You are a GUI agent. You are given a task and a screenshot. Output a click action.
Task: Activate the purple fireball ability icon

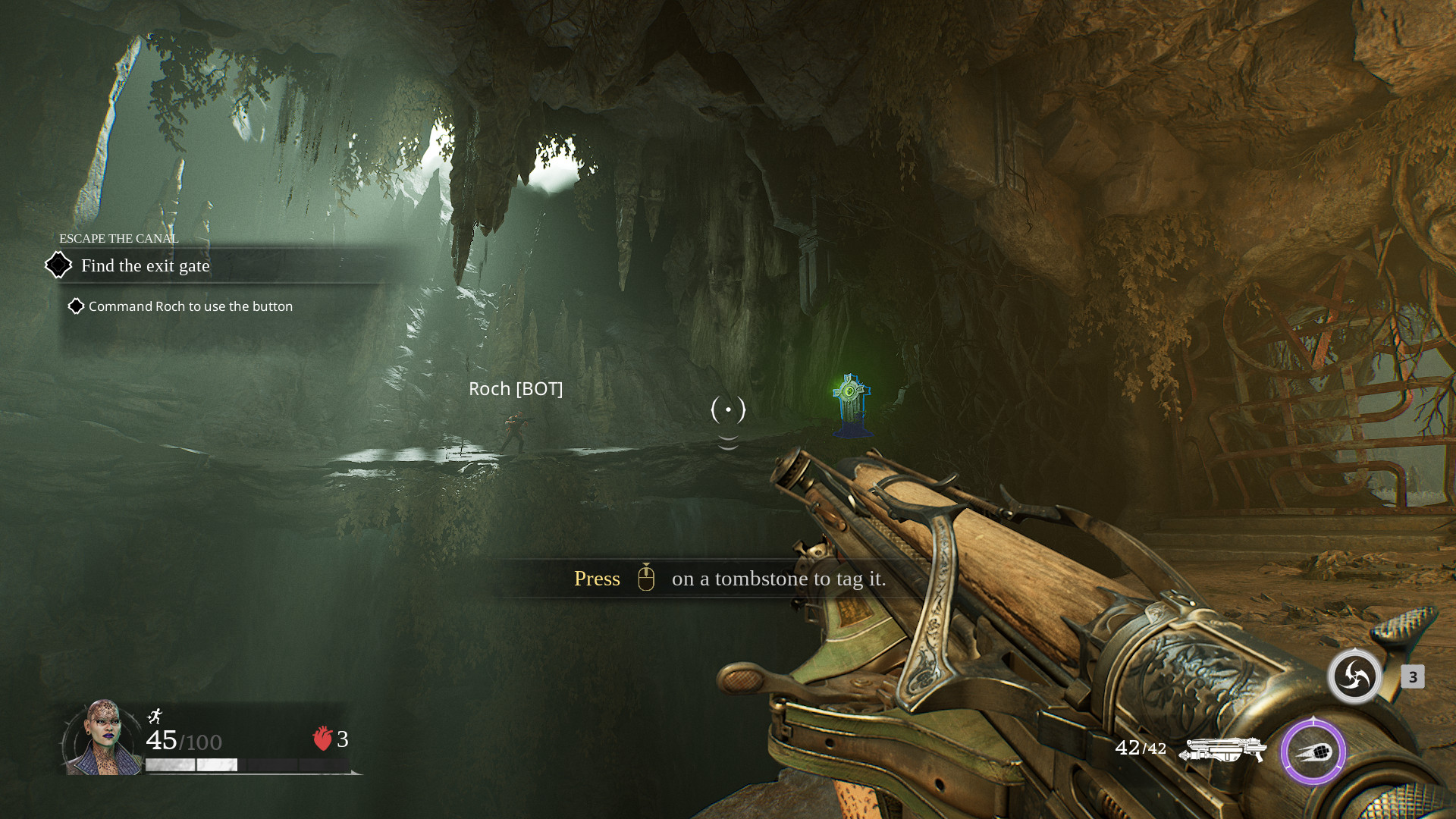click(x=1313, y=752)
